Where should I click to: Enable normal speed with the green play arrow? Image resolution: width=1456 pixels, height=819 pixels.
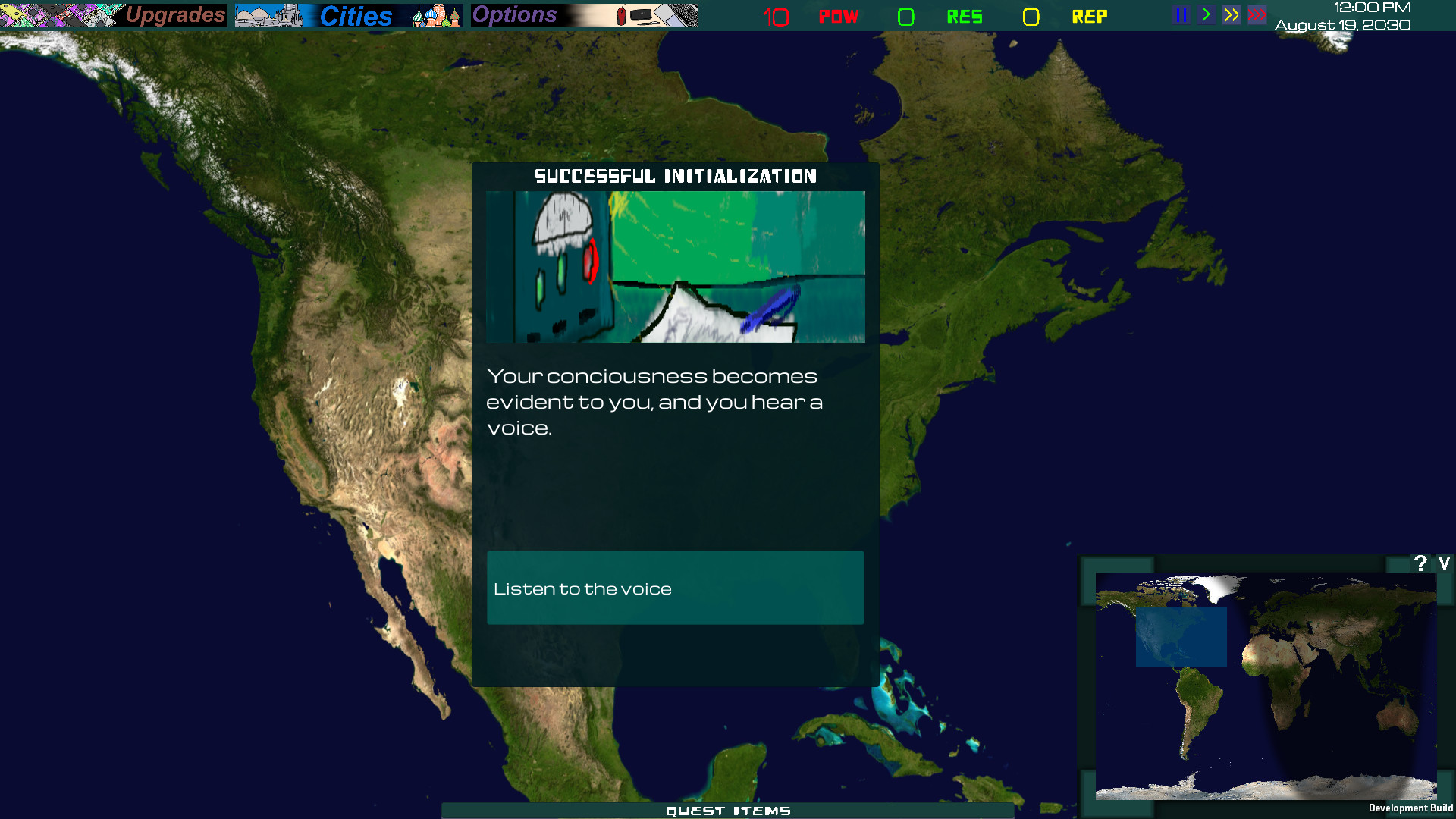point(1206,14)
